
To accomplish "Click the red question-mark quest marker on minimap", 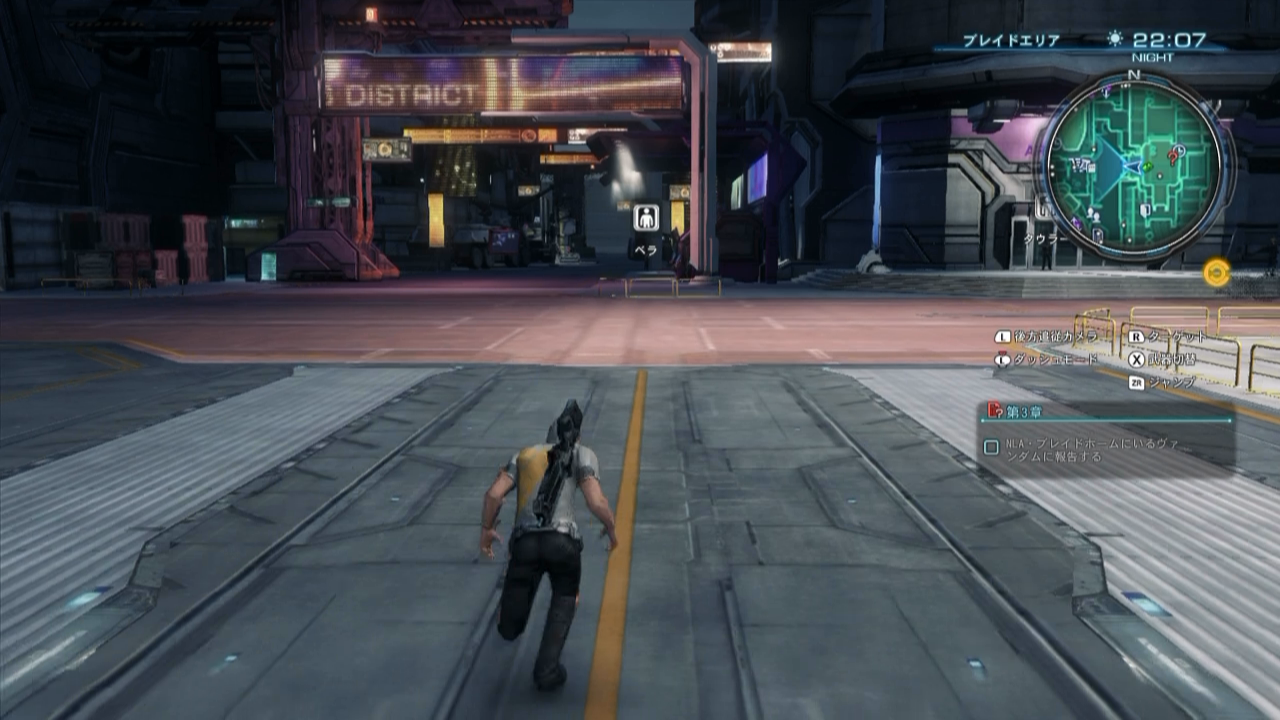I will (x=1173, y=158).
